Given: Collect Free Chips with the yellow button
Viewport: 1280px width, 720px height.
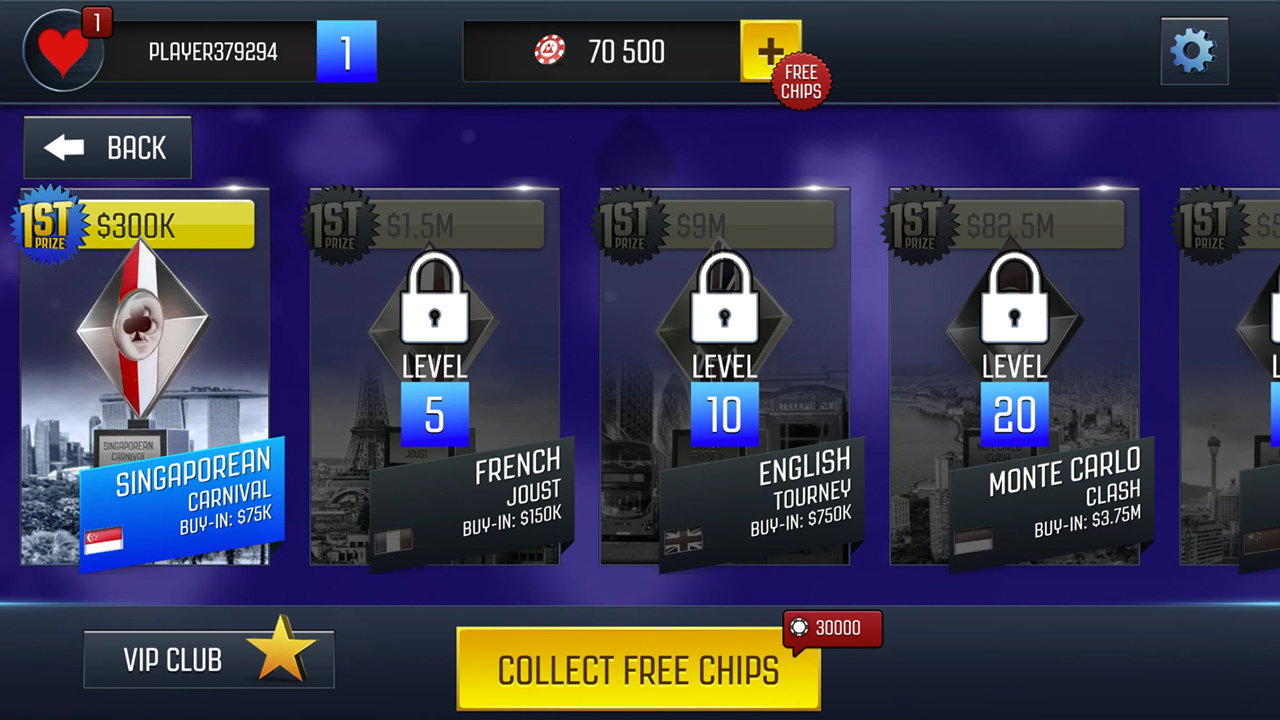Looking at the screenshot, I should click(x=638, y=669).
